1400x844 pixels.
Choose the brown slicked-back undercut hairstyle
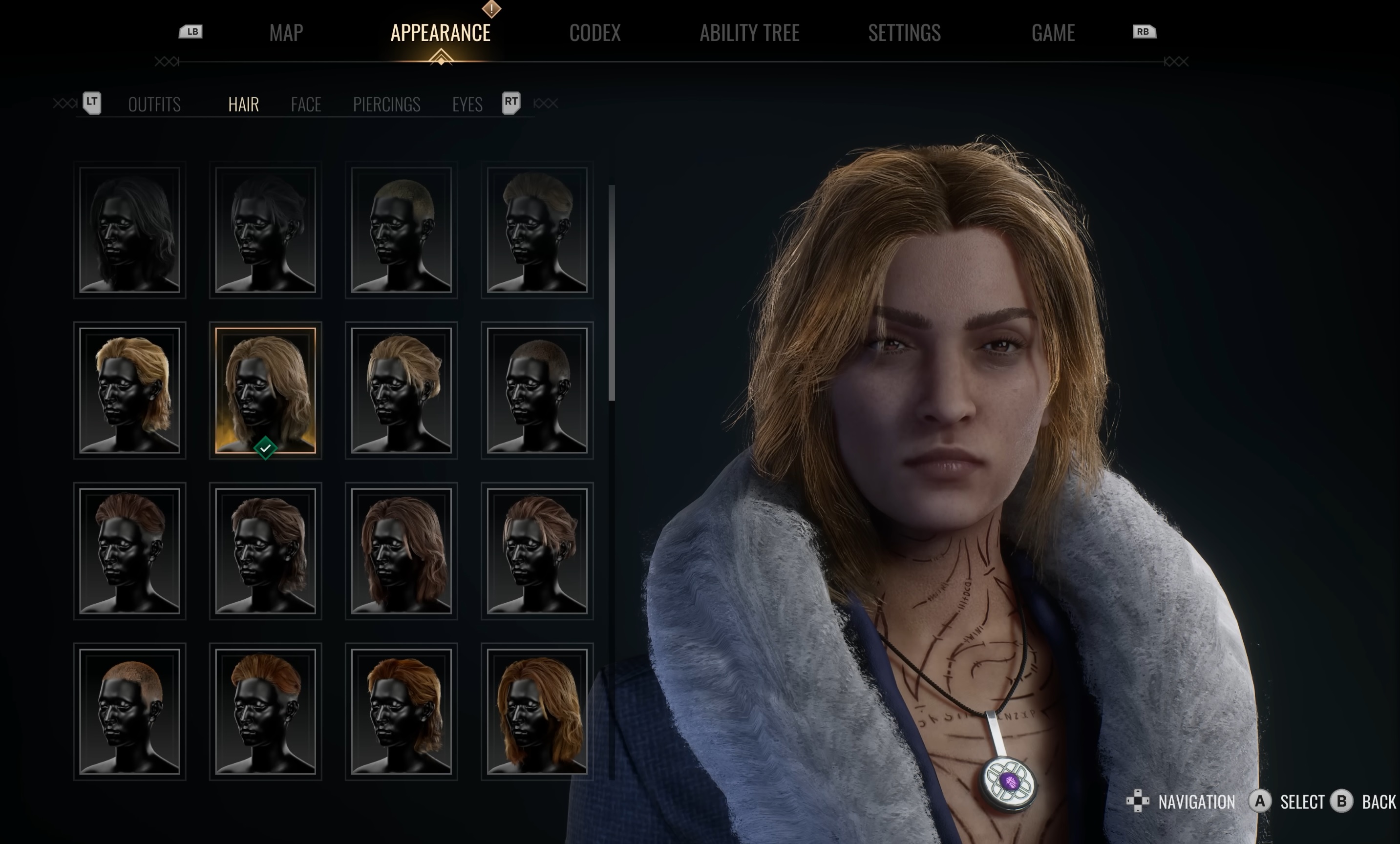(x=129, y=551)
